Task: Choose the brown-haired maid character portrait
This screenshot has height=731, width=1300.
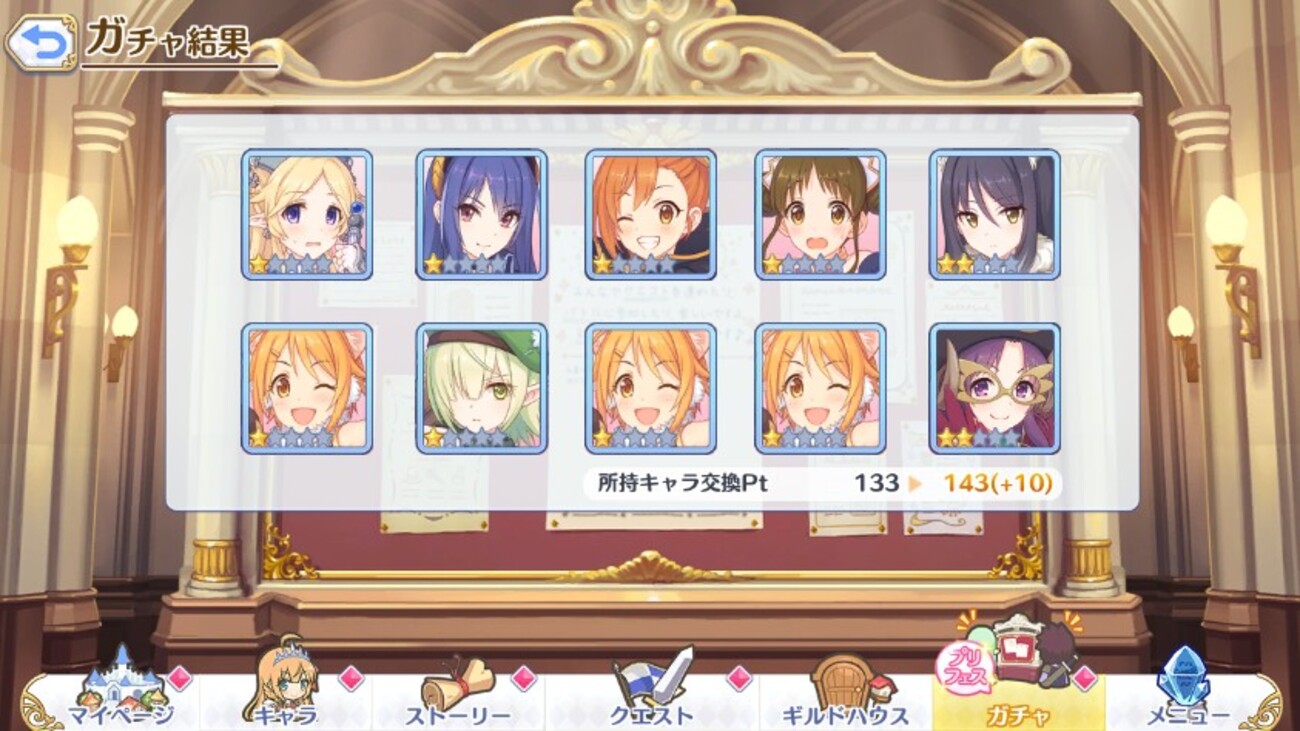Action: 820,215
